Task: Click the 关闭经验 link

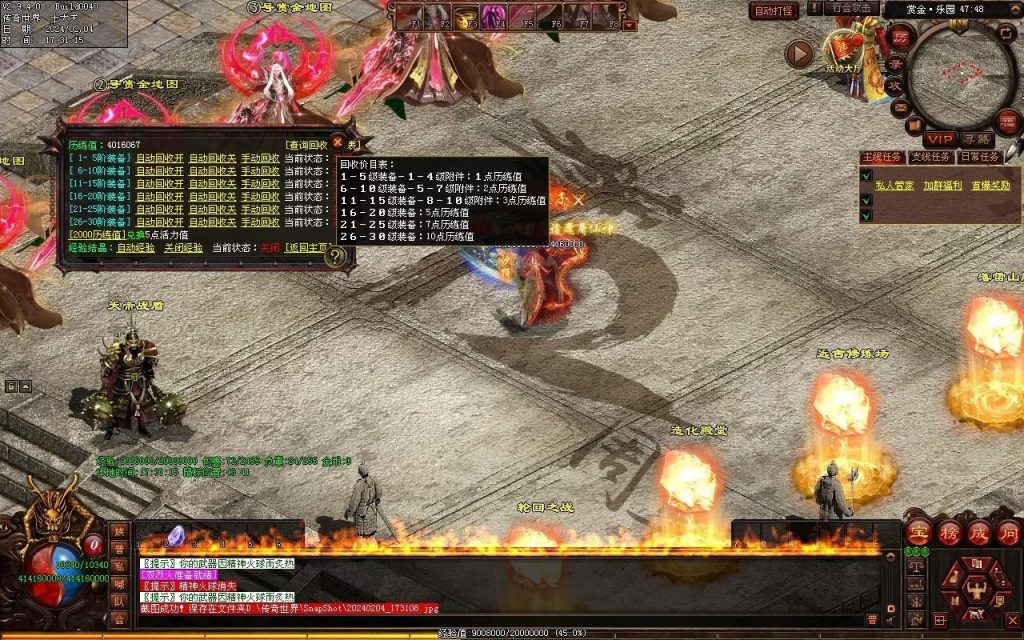Action: [x=183, y=247]
